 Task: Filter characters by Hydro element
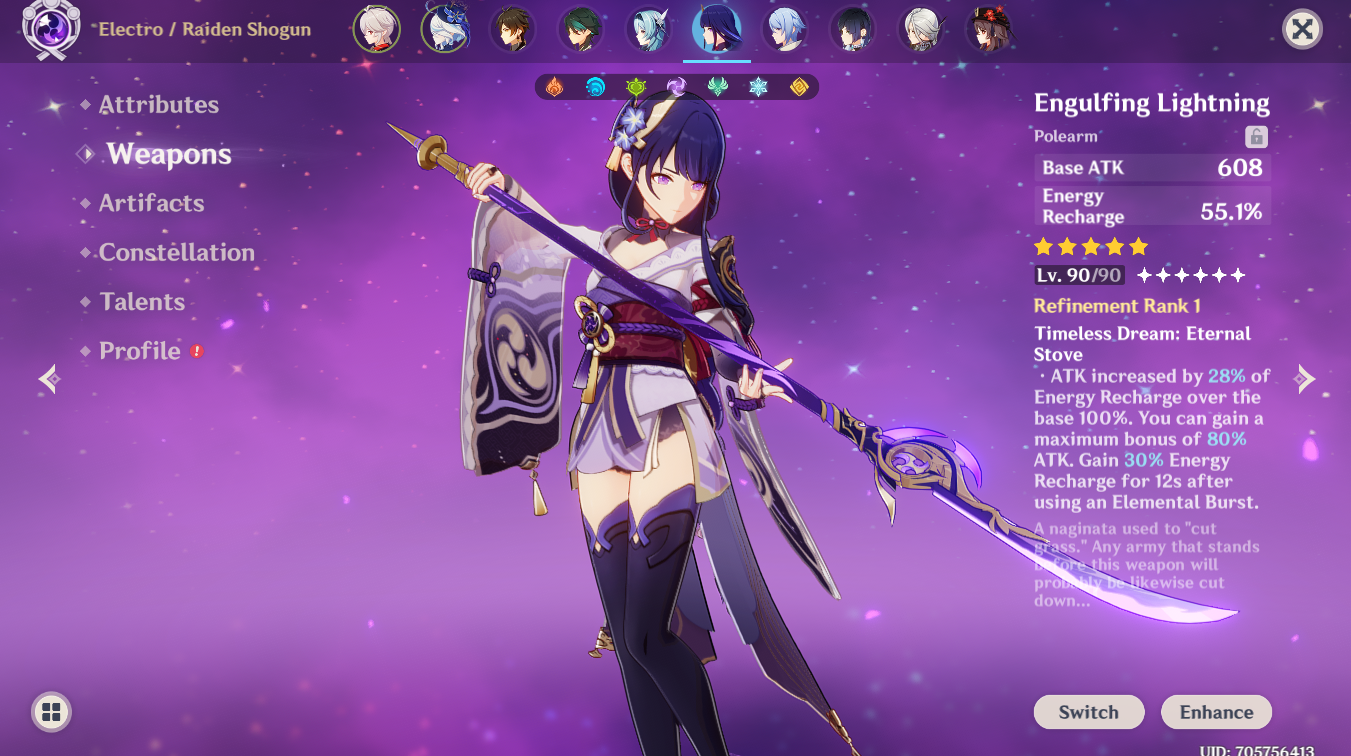[595, 87]
